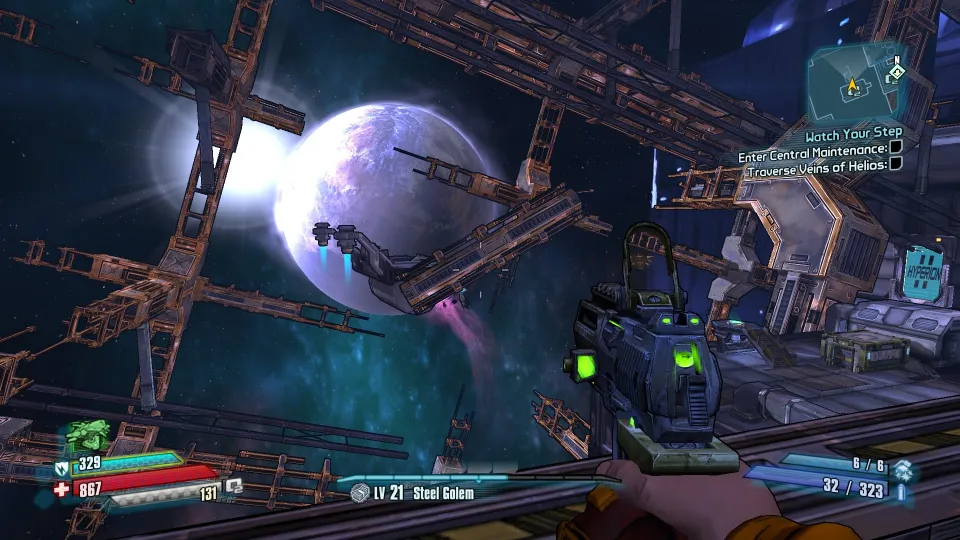
Task: Click the bullet ammo type icon
Action: point(903,492)
